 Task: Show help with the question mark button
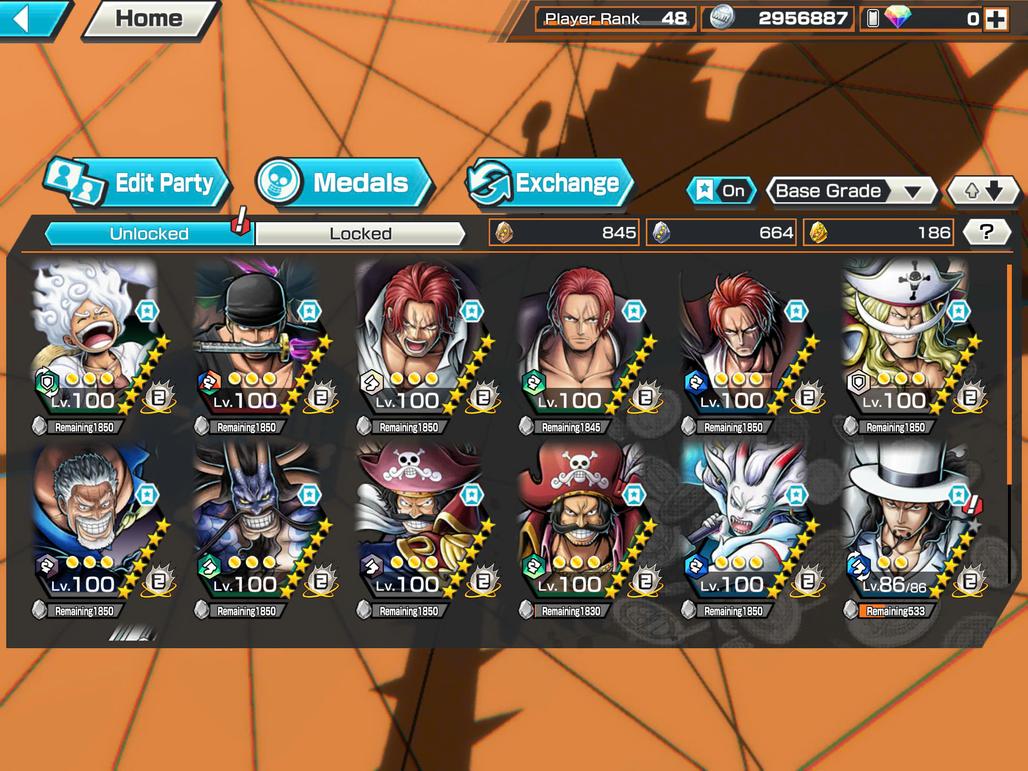click(986, 233)
